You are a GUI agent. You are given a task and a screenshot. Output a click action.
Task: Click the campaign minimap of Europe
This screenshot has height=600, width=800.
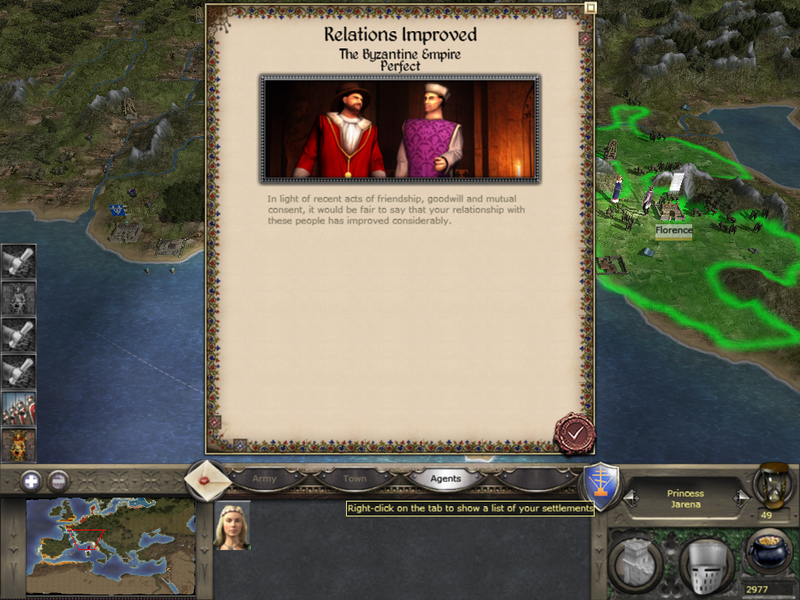point(110,547)
